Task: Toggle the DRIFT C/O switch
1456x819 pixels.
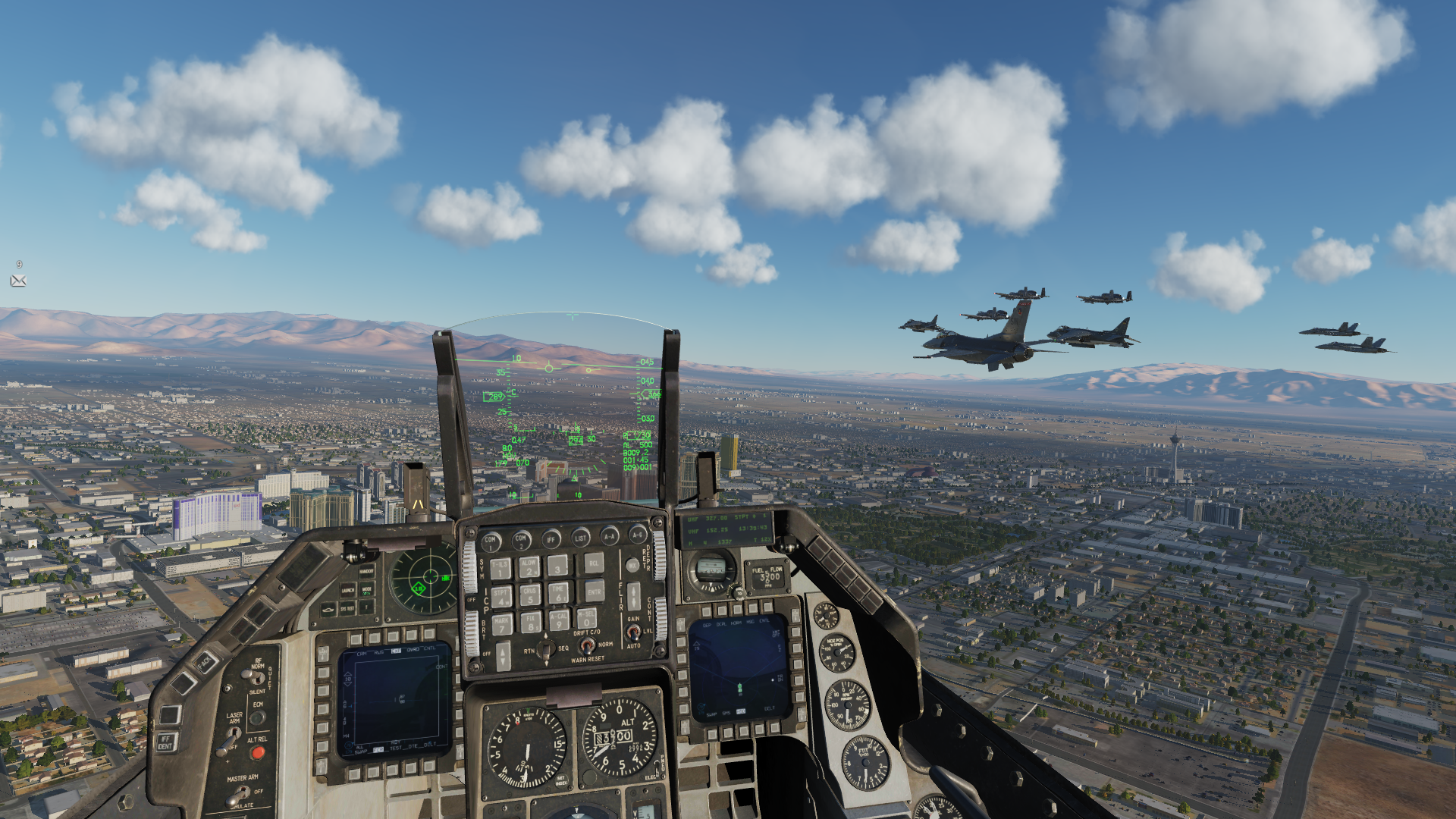Action: pos(586,645)
